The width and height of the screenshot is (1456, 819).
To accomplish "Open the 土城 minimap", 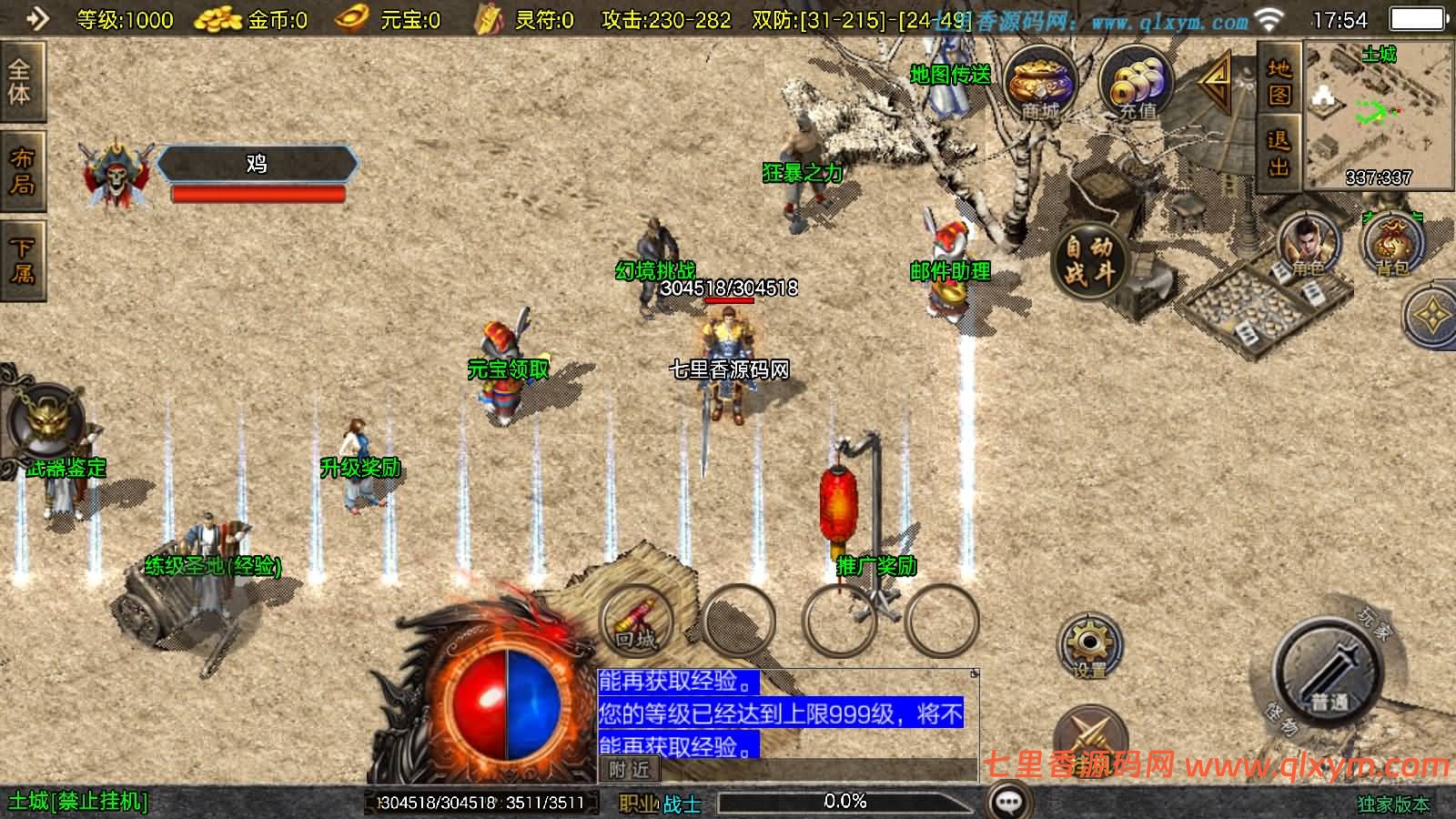I will click(x=1378, y=114).
